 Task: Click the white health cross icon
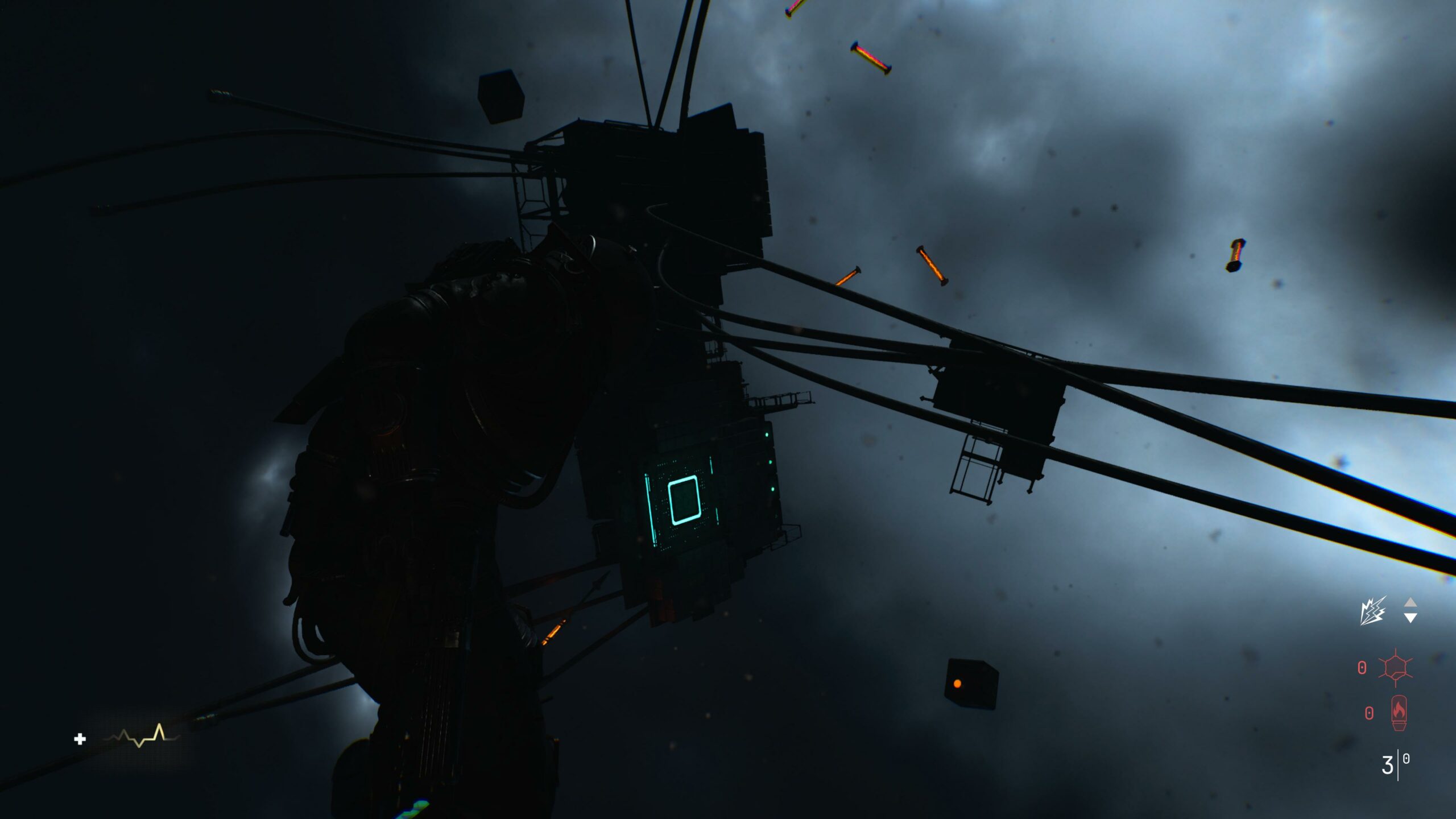click(x=80, y=739)
